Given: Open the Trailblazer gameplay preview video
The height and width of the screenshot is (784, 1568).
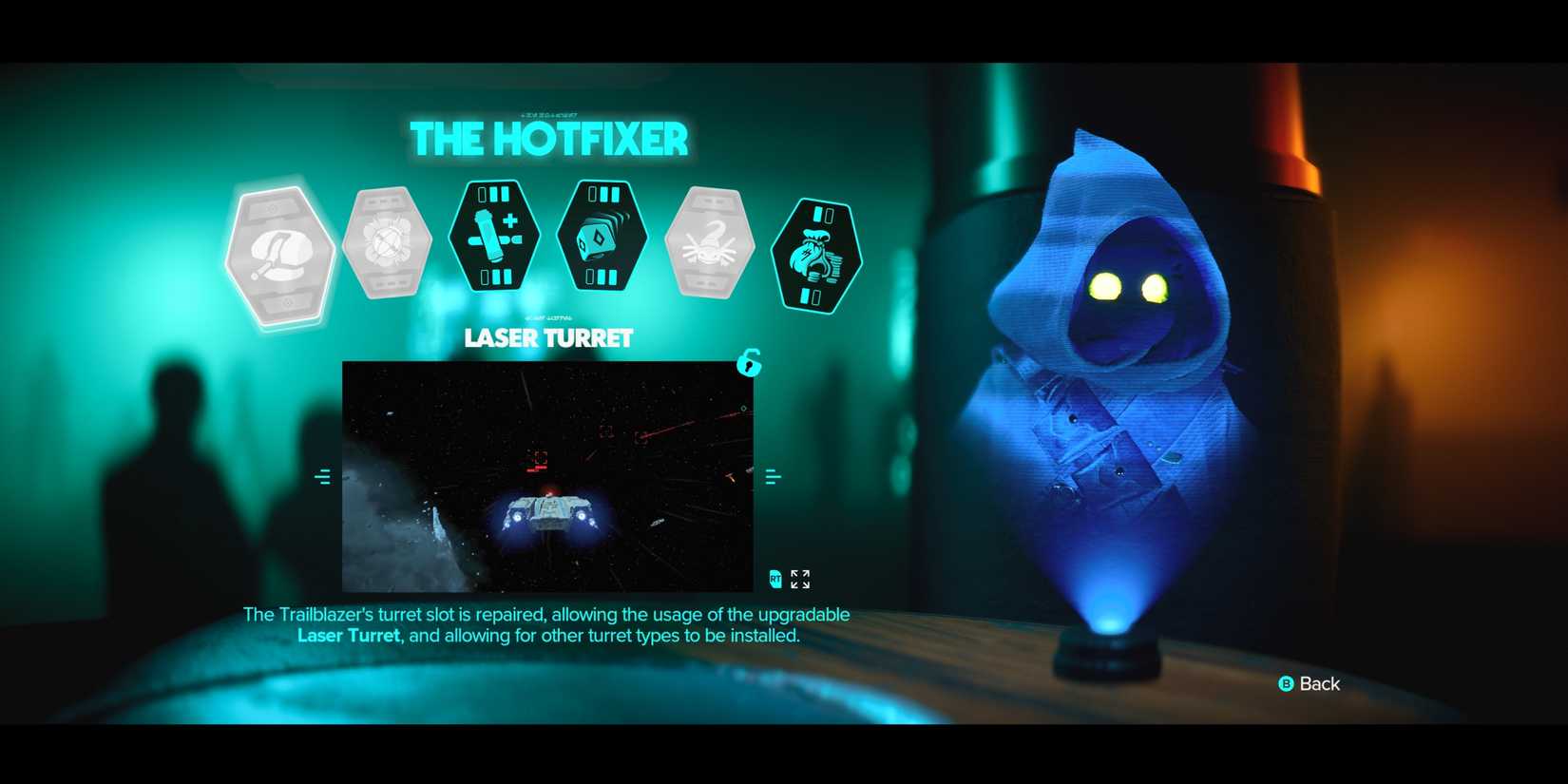Looking at the screenshot, I should [x=549, y=475].
